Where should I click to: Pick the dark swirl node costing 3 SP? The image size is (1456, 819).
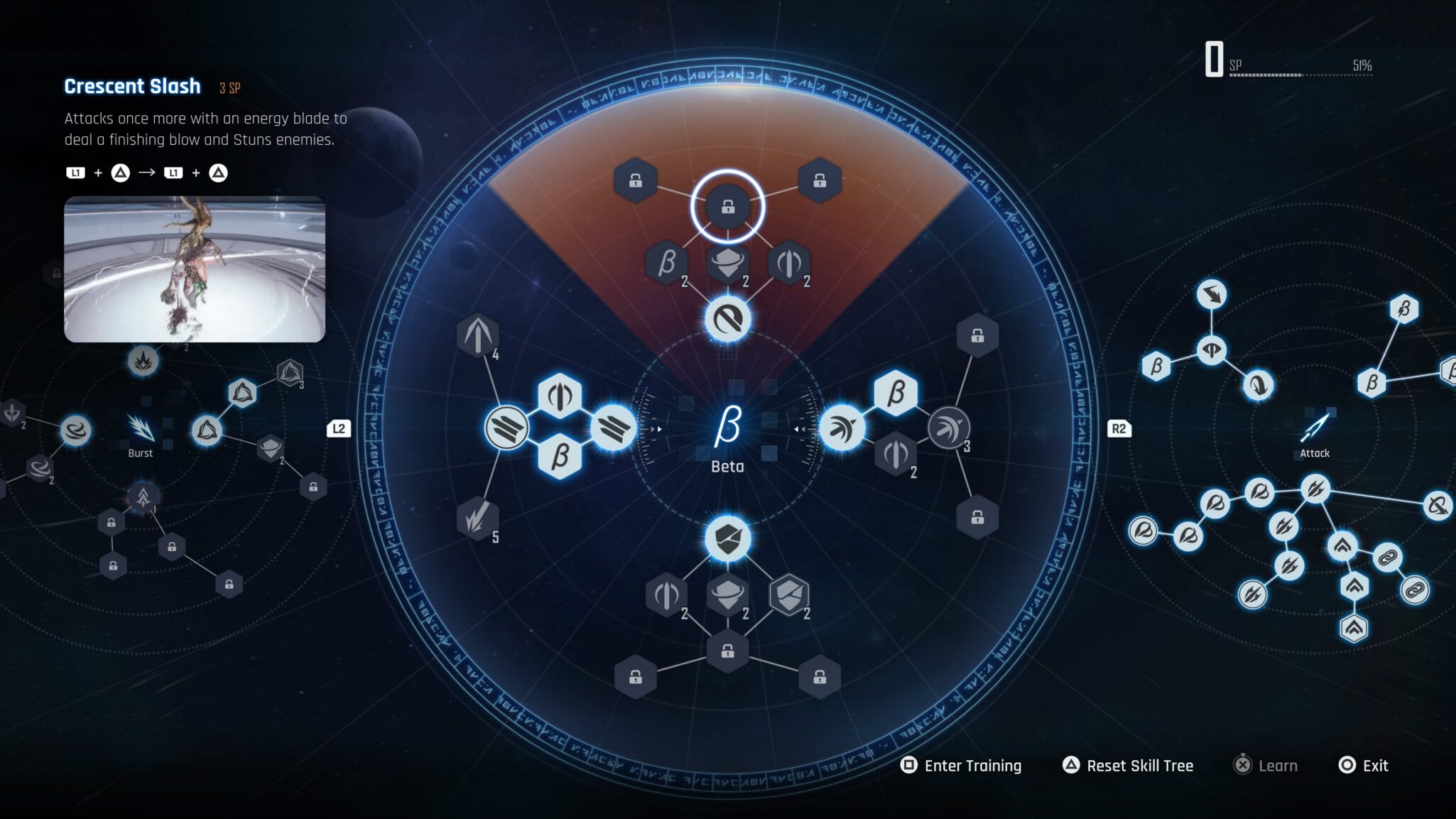click(948, 428)
